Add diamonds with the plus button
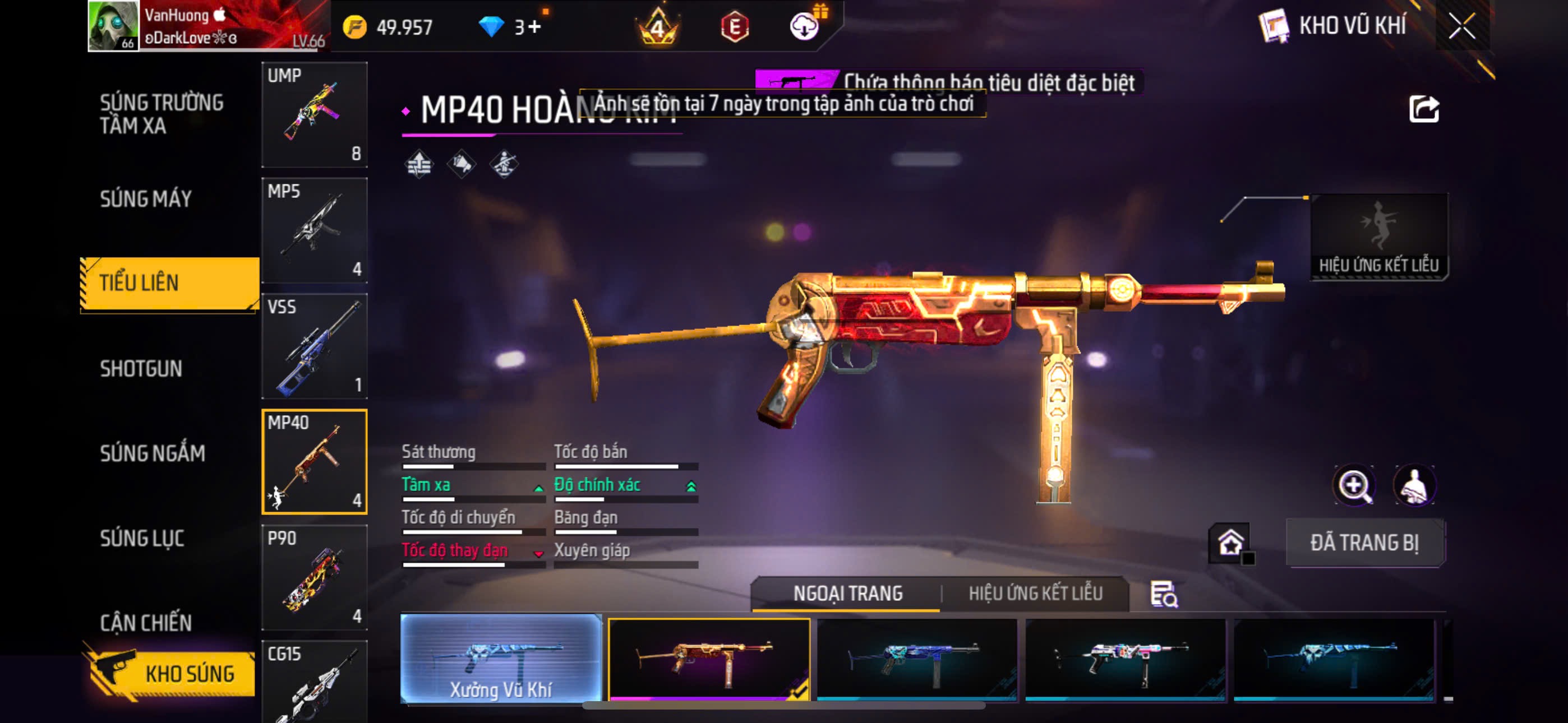The image size is (1568, 723). [x=534, y=27]
